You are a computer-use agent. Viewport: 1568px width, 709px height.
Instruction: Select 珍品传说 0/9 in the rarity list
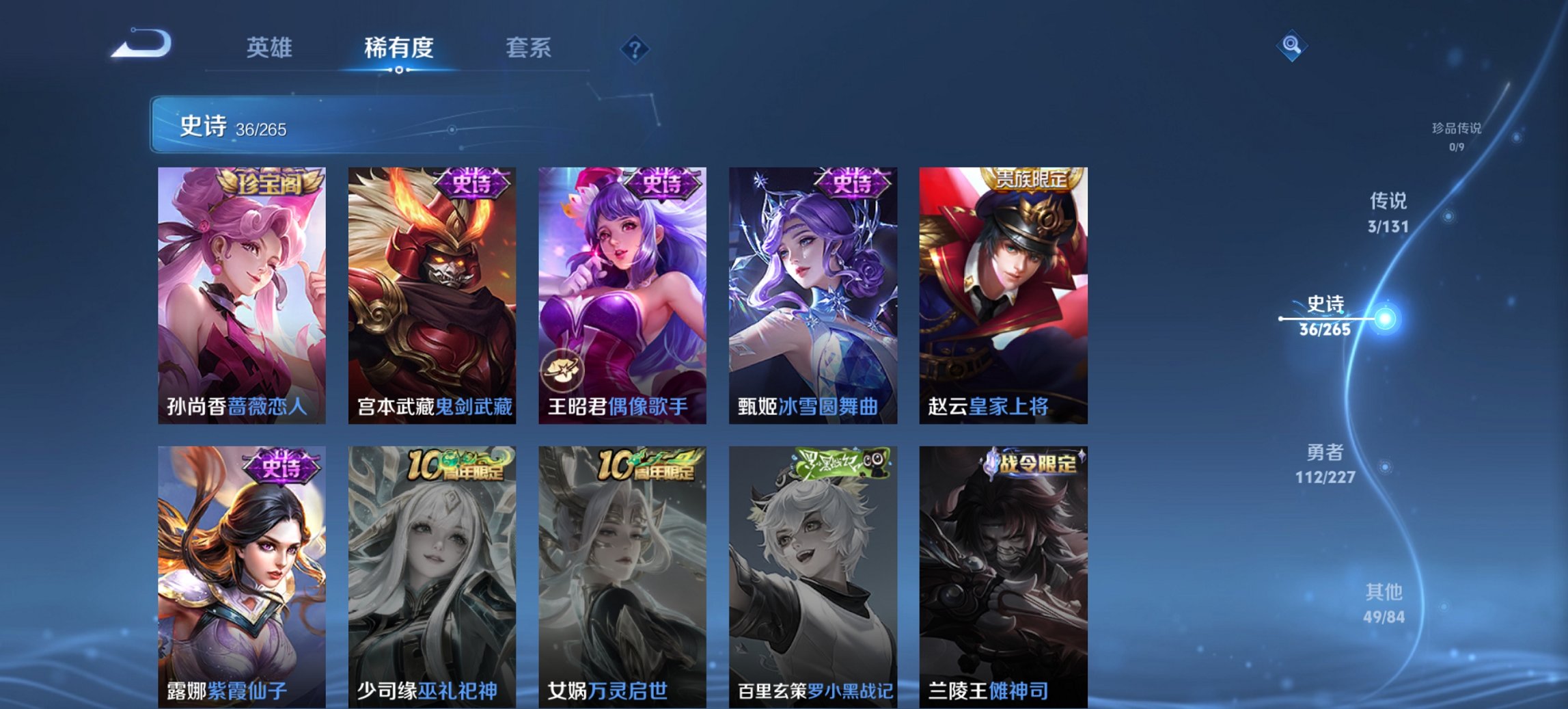tap(1458, 134)
